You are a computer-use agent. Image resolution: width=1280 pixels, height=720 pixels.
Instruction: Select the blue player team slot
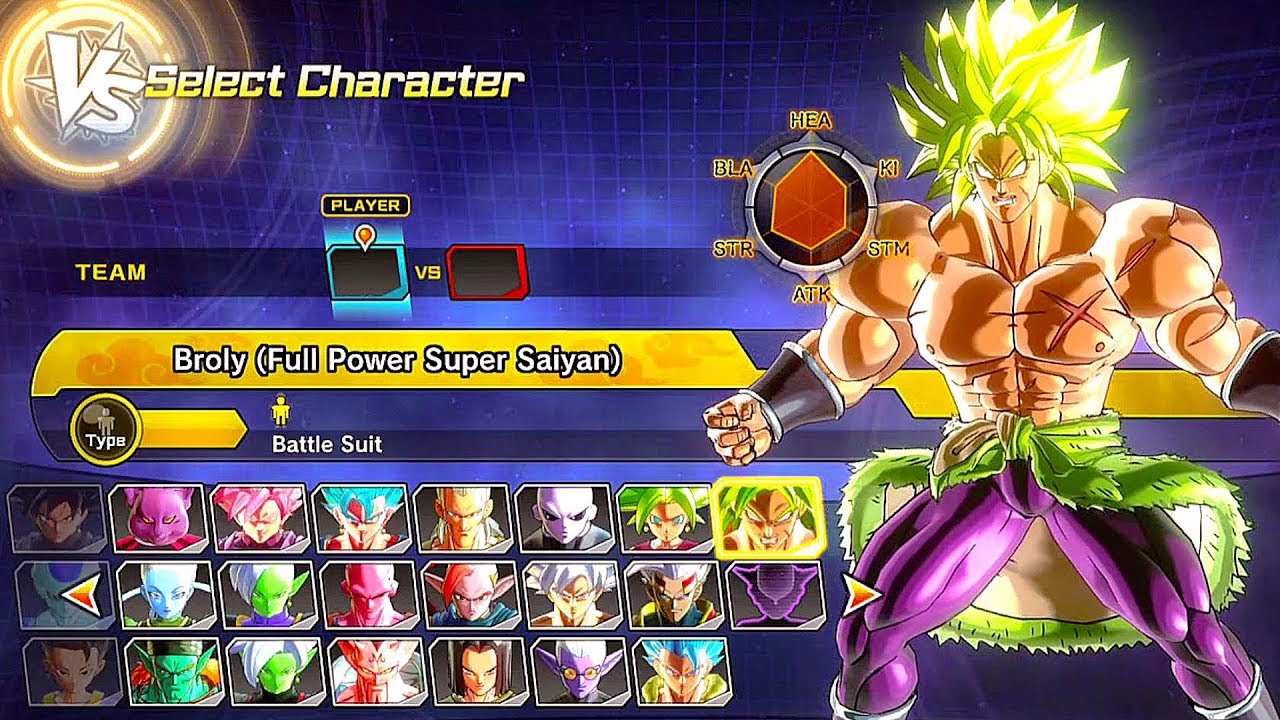367,272
